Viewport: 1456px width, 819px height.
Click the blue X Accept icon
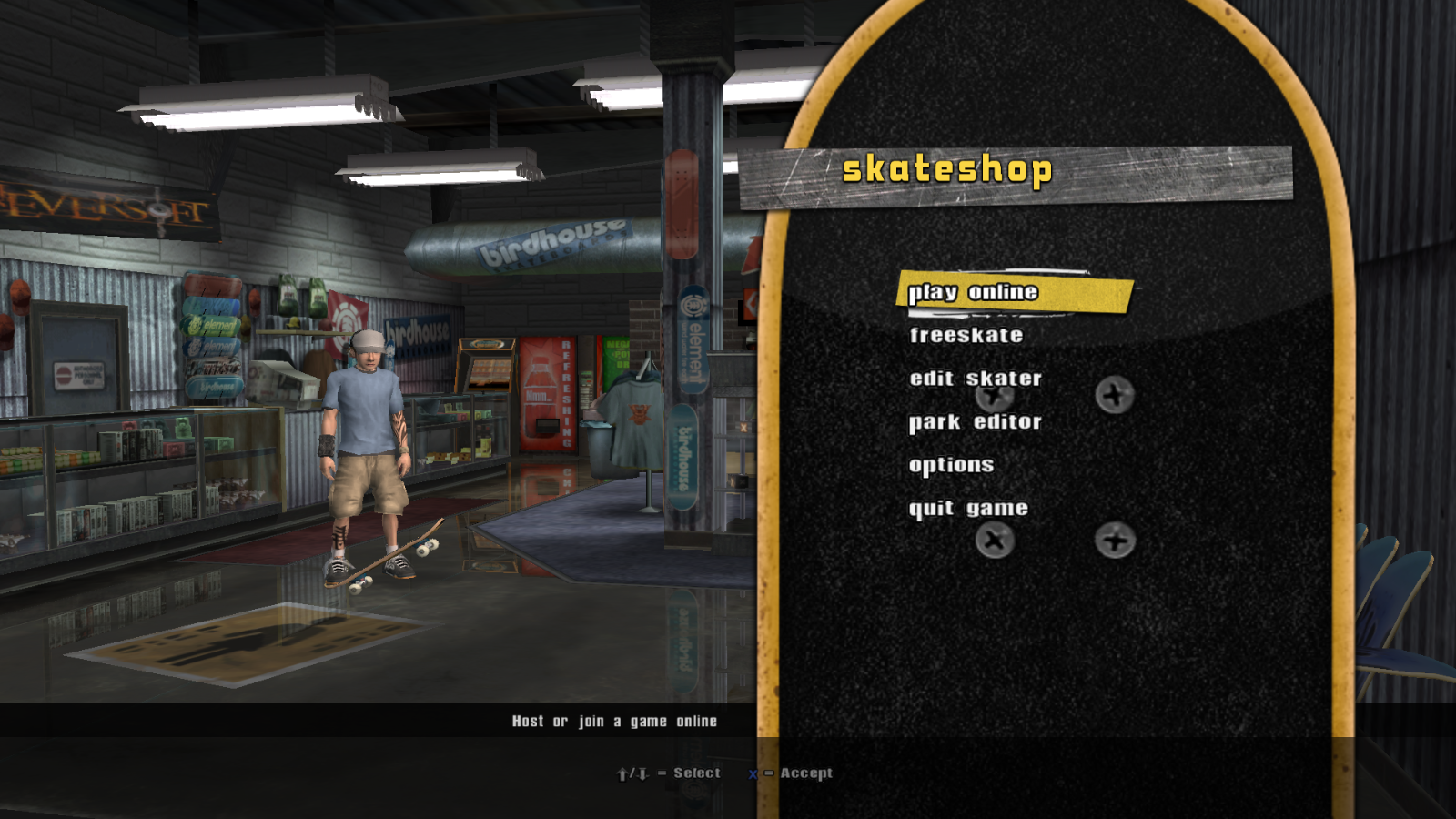[752, 773]
